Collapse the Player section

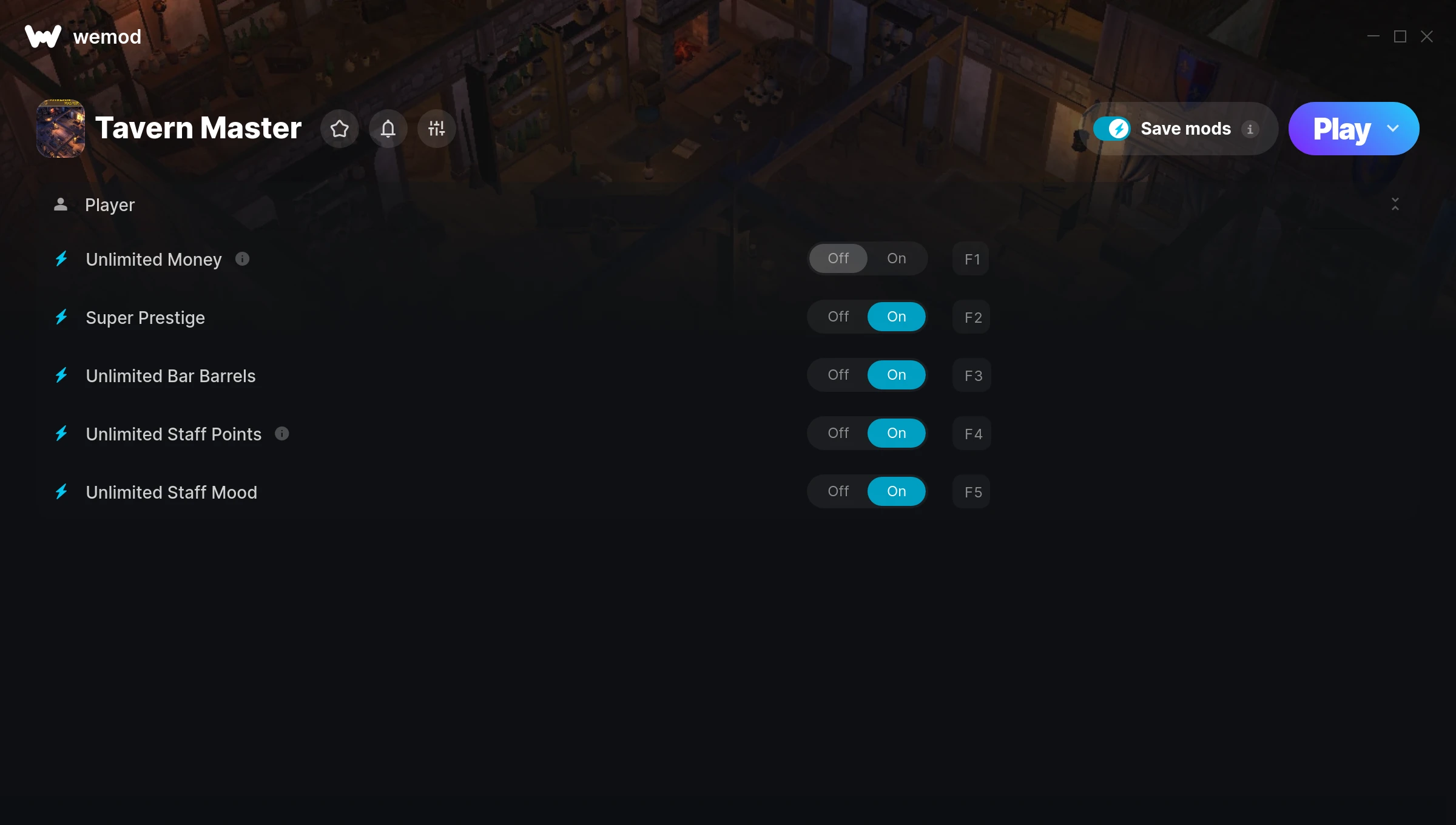pyautogui.click(x=1395, y=205)
